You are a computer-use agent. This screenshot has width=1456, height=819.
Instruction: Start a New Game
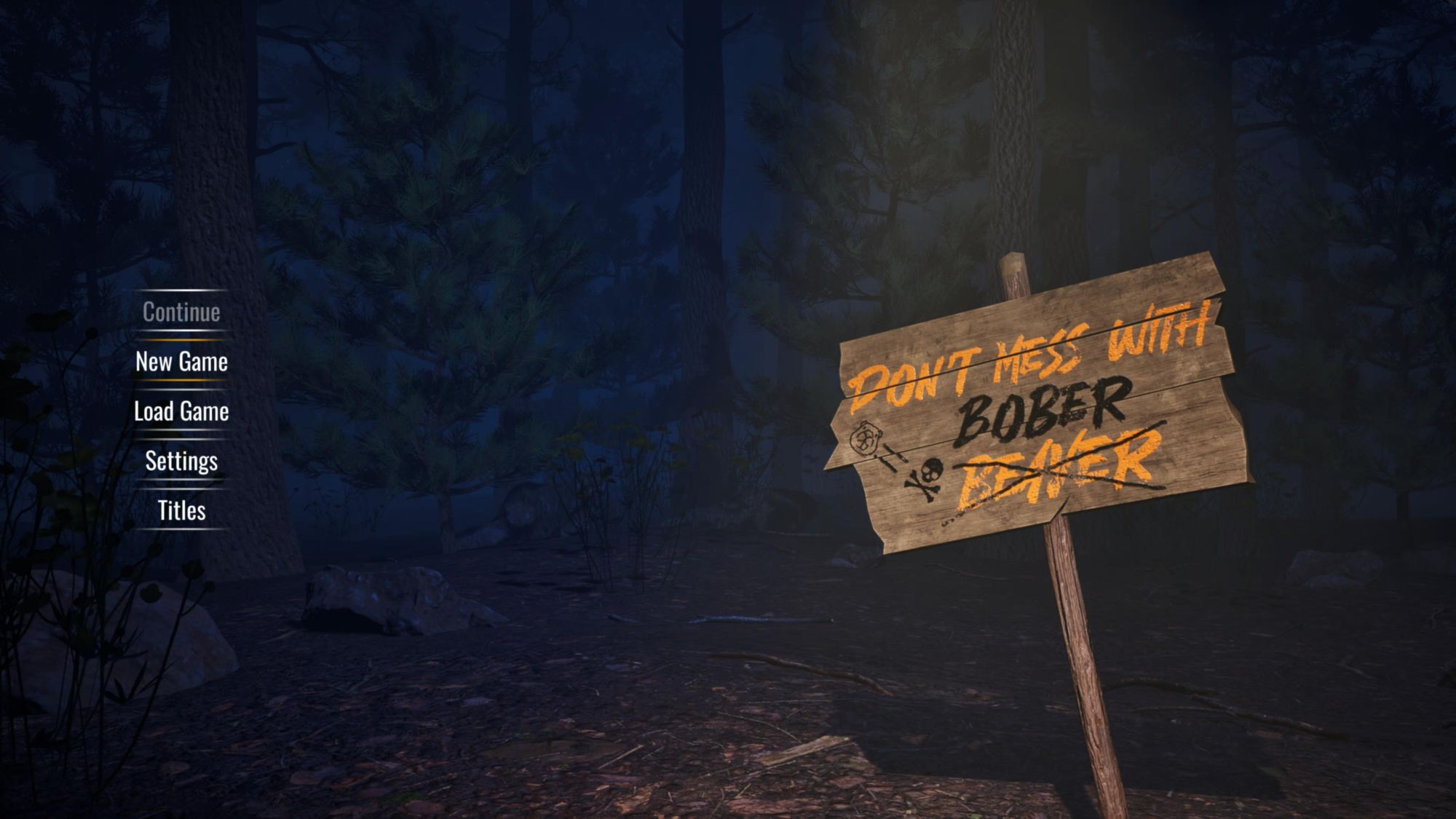tap(181, 362)
